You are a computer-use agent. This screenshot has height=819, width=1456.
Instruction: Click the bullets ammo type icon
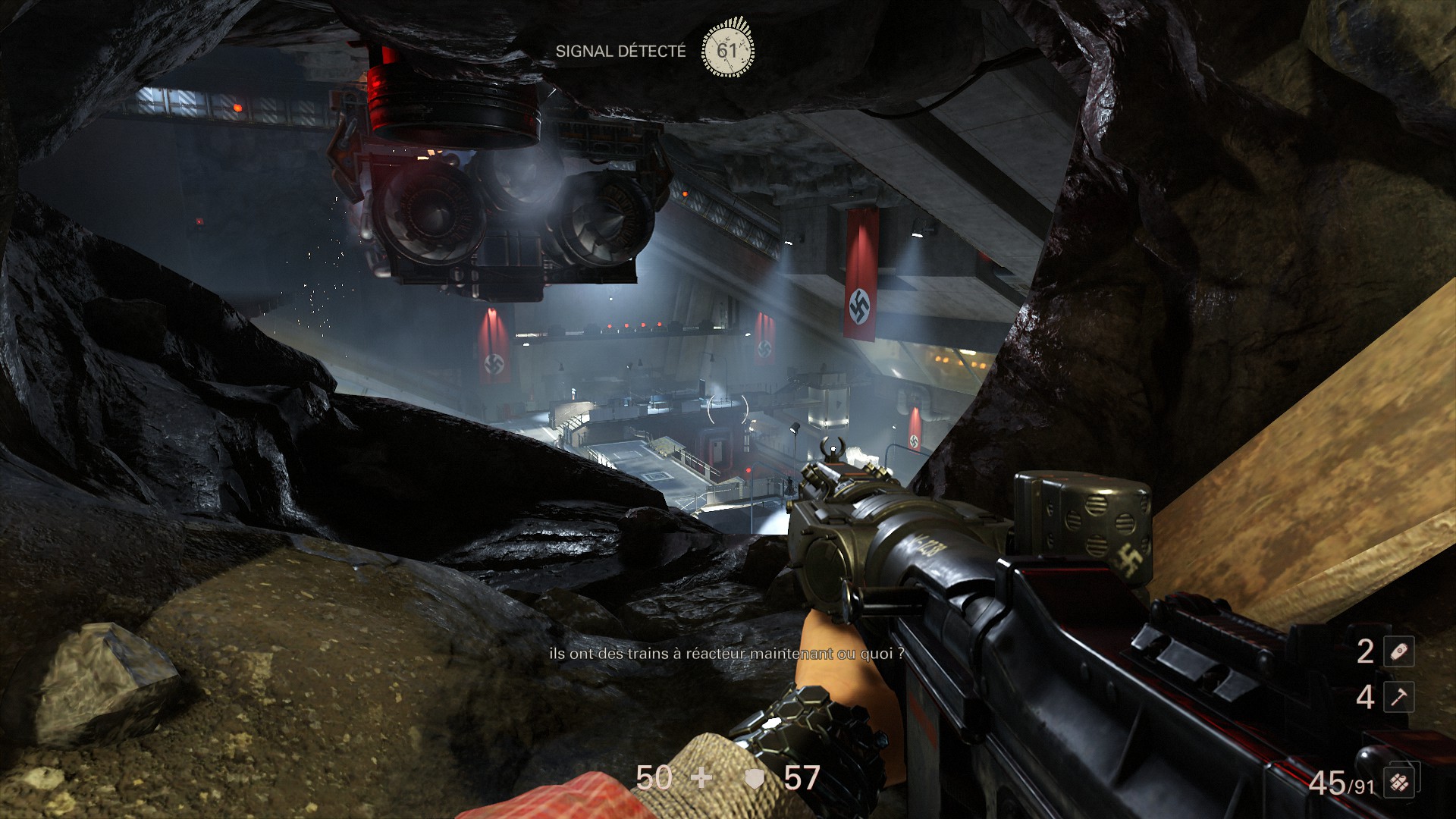tap(1400, 782)
